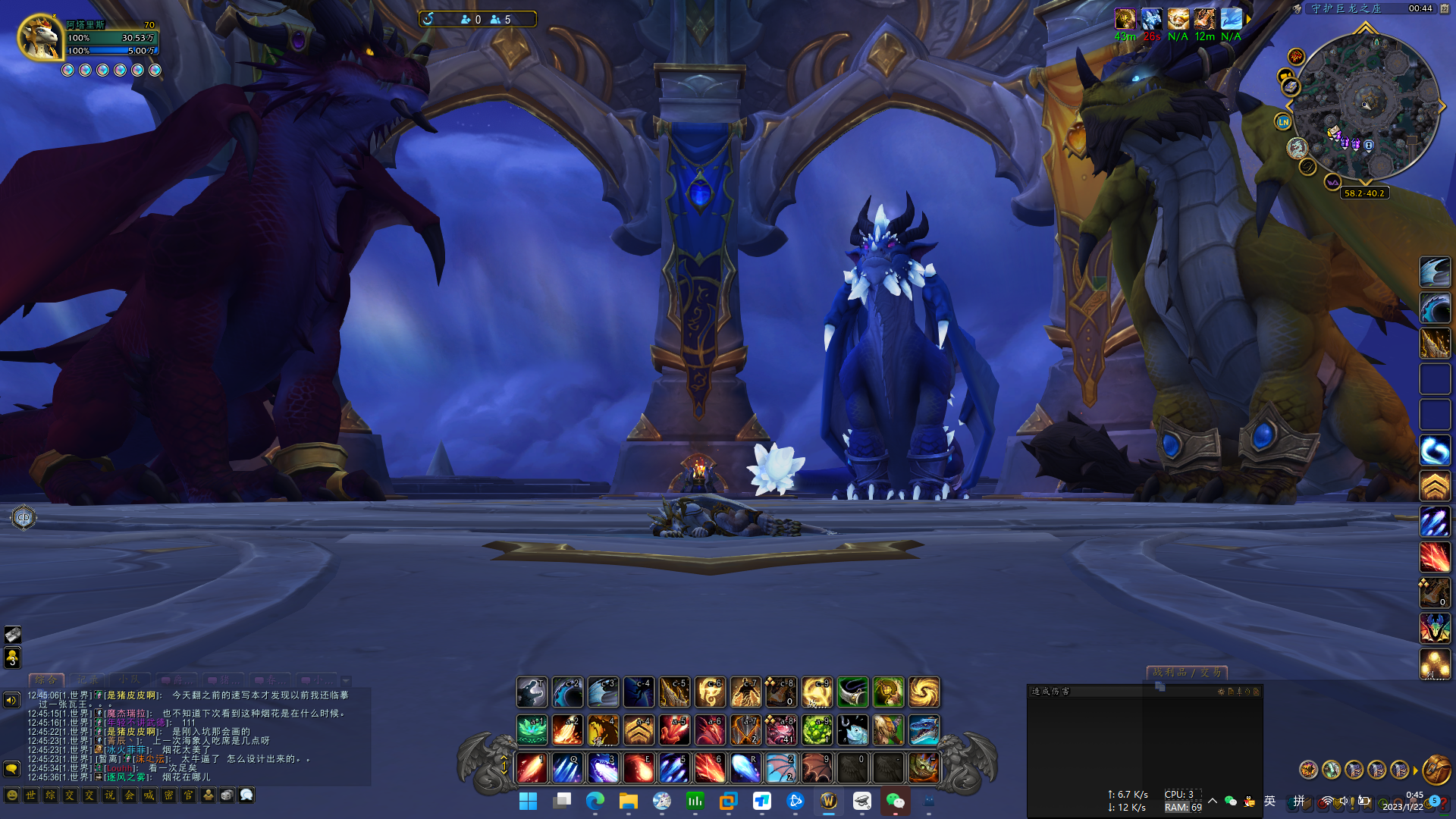Select the 战利品 / 交易 tab
This screenshot has height=819, width=1456.
(1187, 673)
